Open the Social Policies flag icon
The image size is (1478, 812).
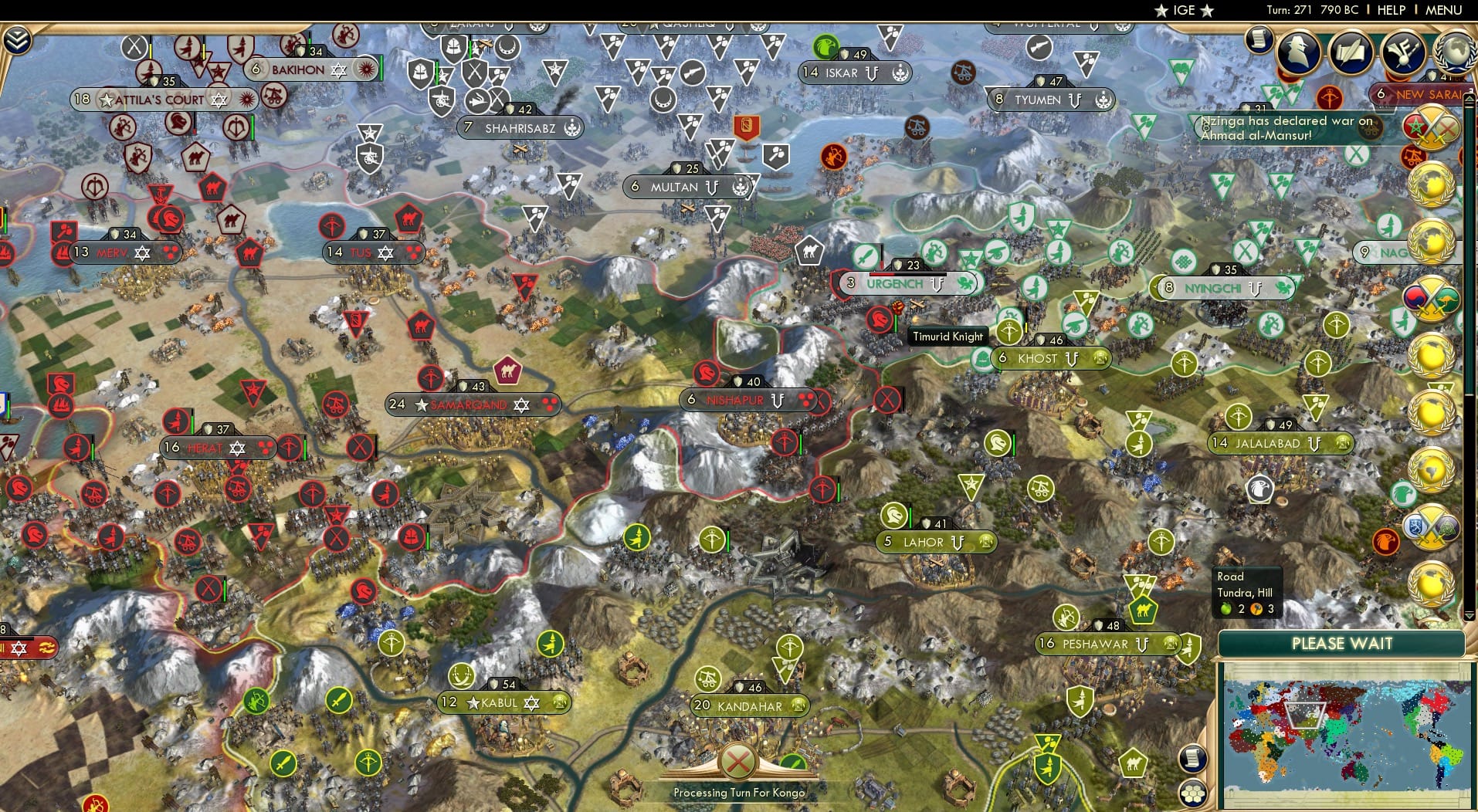[1403, 52]
